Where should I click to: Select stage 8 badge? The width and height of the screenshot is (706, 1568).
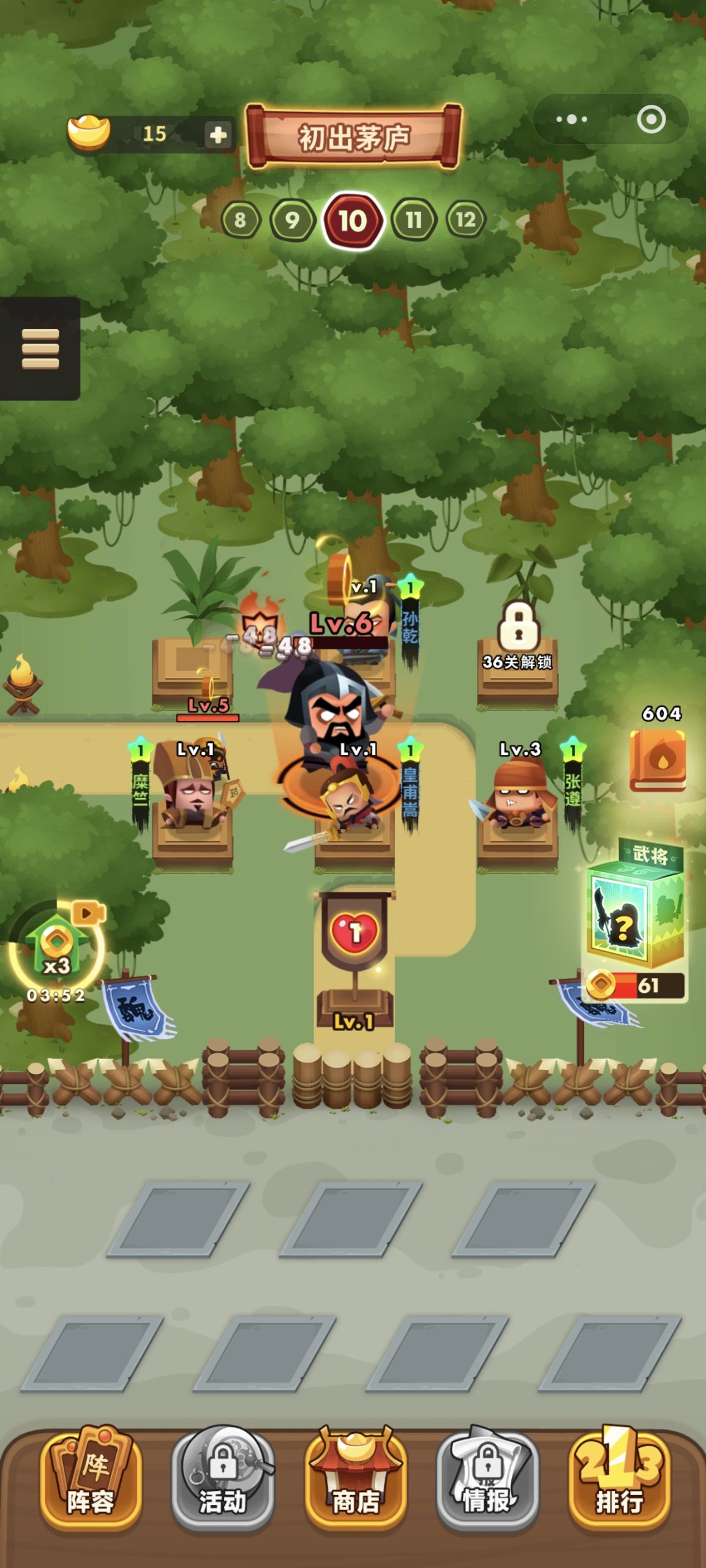[240, 219]
